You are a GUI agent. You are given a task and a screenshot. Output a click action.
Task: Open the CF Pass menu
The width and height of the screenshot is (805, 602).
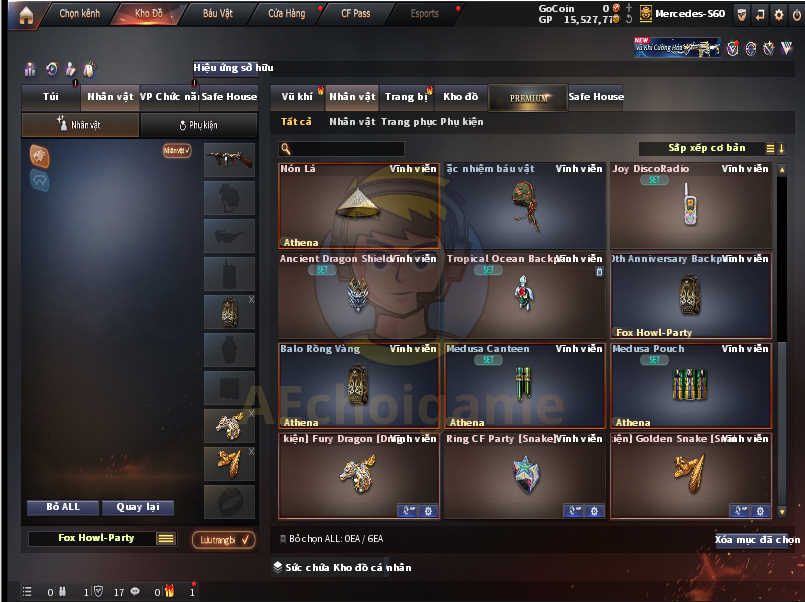[355, 14]
